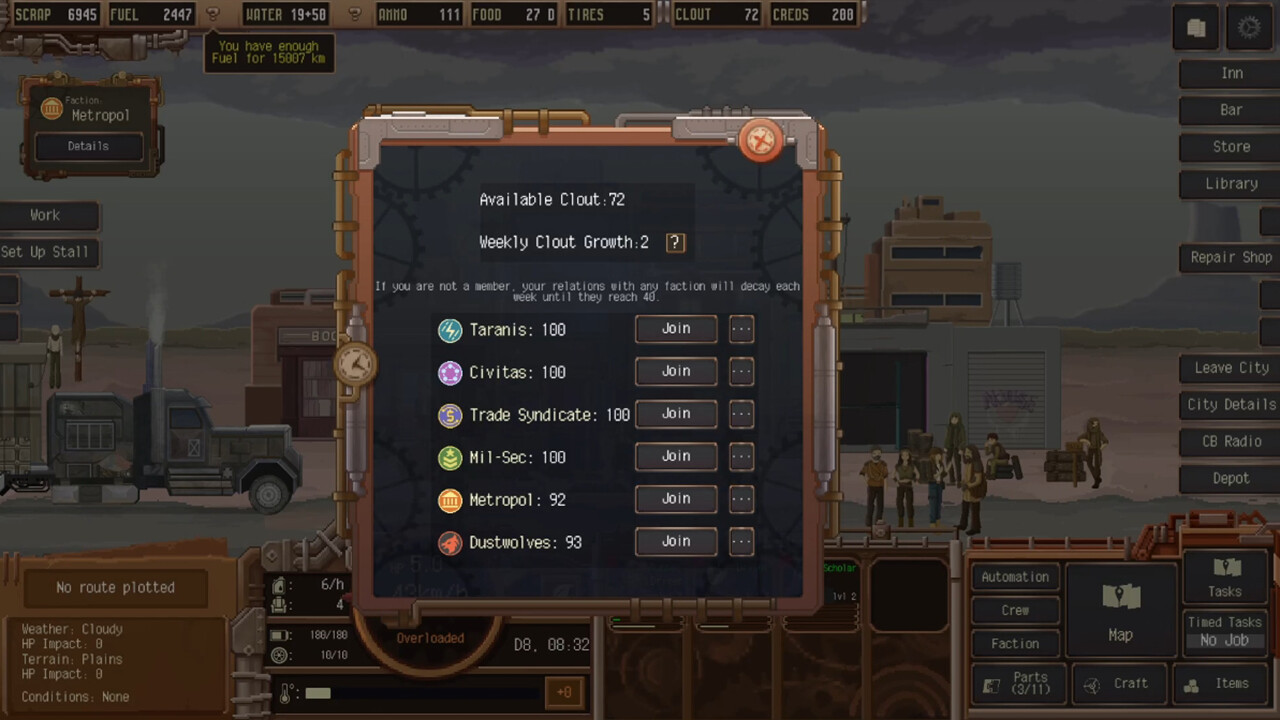
Task: Open the Crew panel
Action: pyautogui.click(x=1015, y=610)
